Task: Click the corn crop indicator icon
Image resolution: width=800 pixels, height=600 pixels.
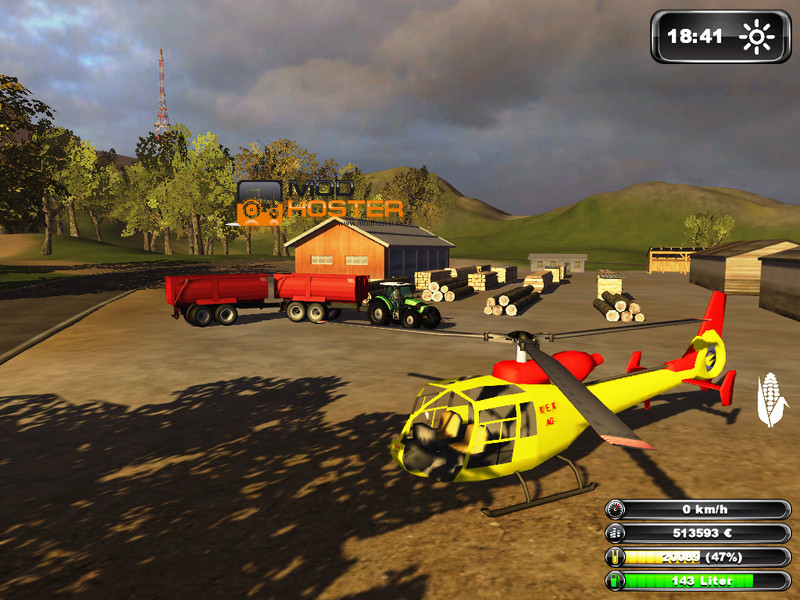Action: tap(771, 399)
